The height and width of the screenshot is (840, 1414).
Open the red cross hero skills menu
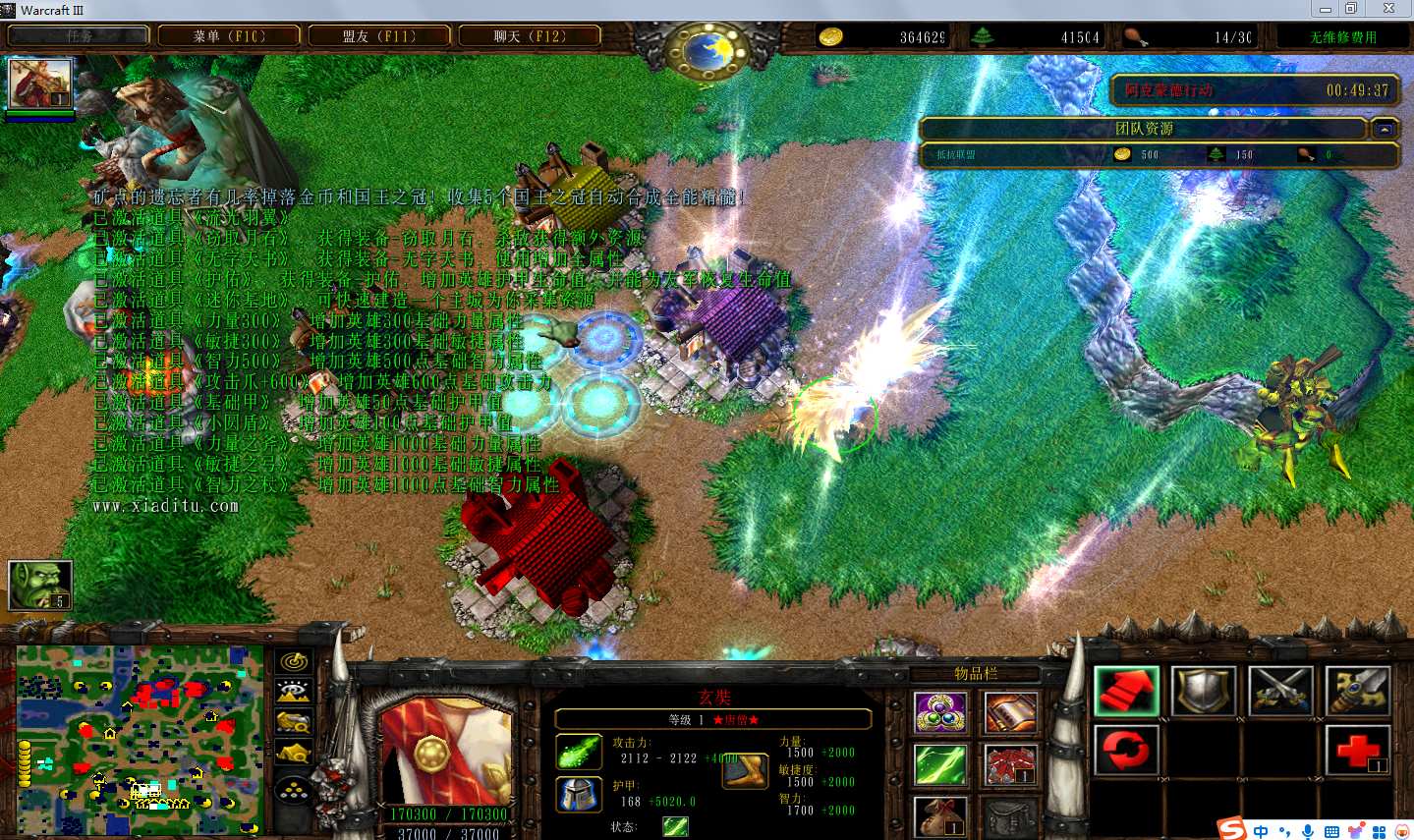click(x=1358, y=751)
